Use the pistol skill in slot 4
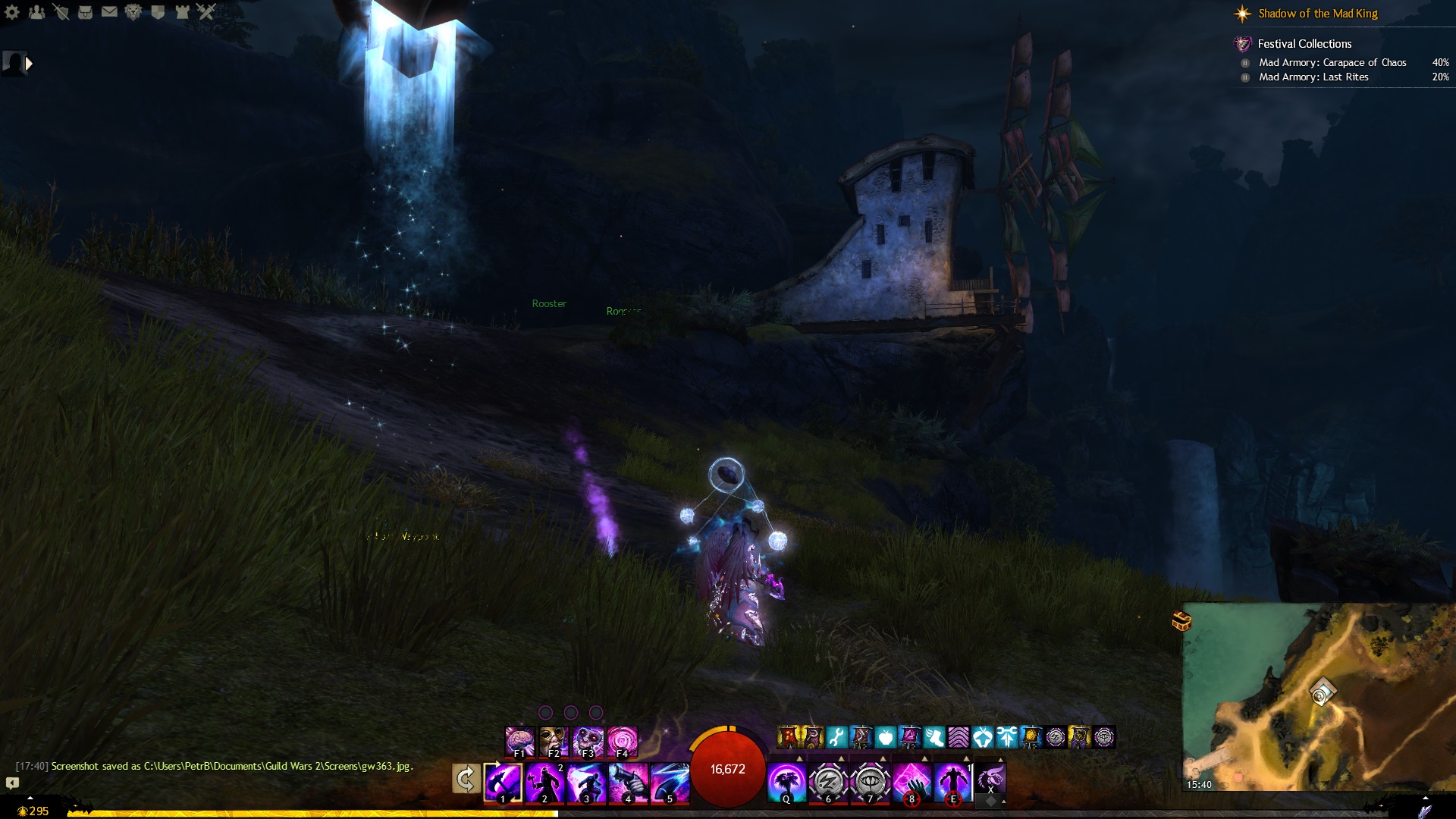Screen dimensions: 1456x819 coord(628,783)
